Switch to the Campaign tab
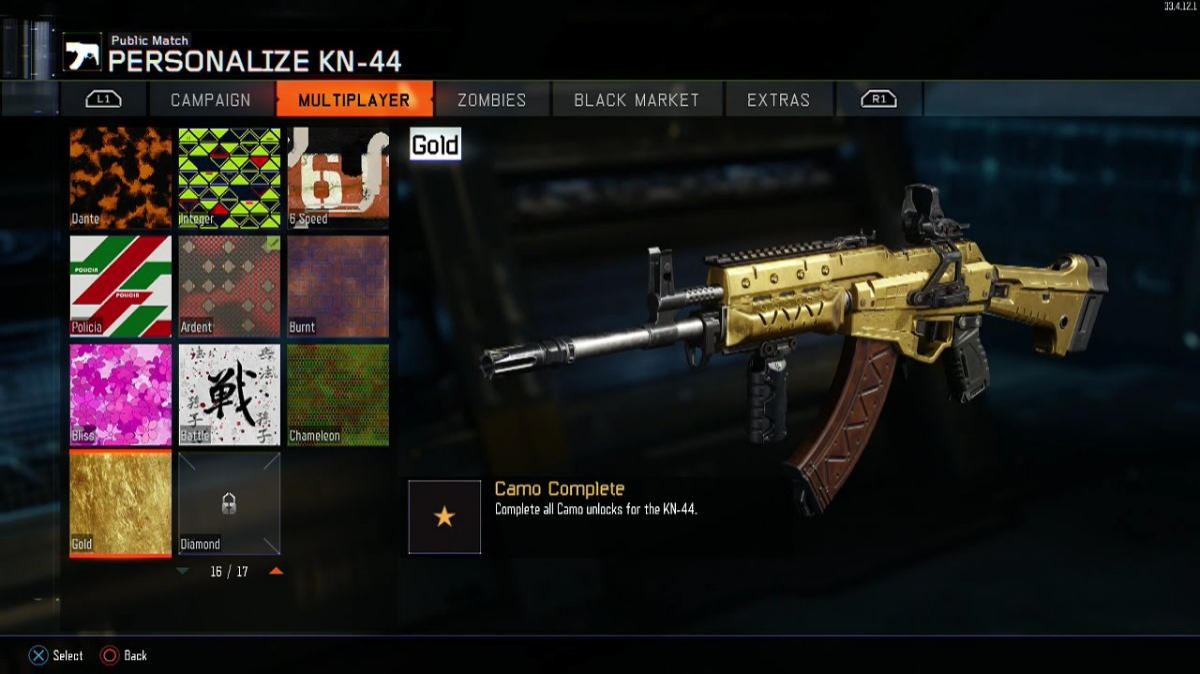The width and height of the screenshot is (1200, 674). pyautogui.click(x=210, y=100)
